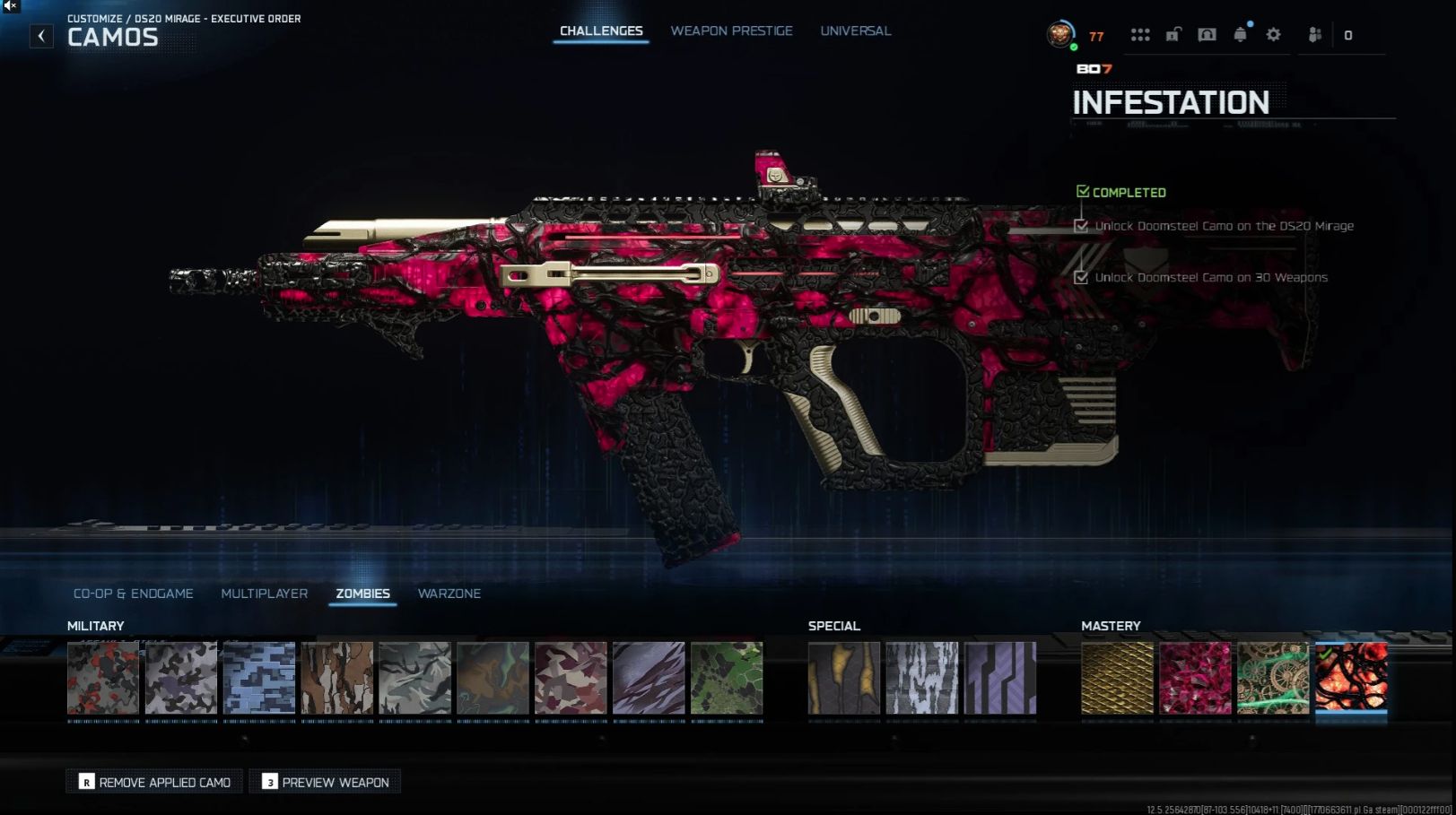The height and width of the screenshot is (815, 1456).
Task: Select the Zombies camo category
Action: (x=362, y=594)
